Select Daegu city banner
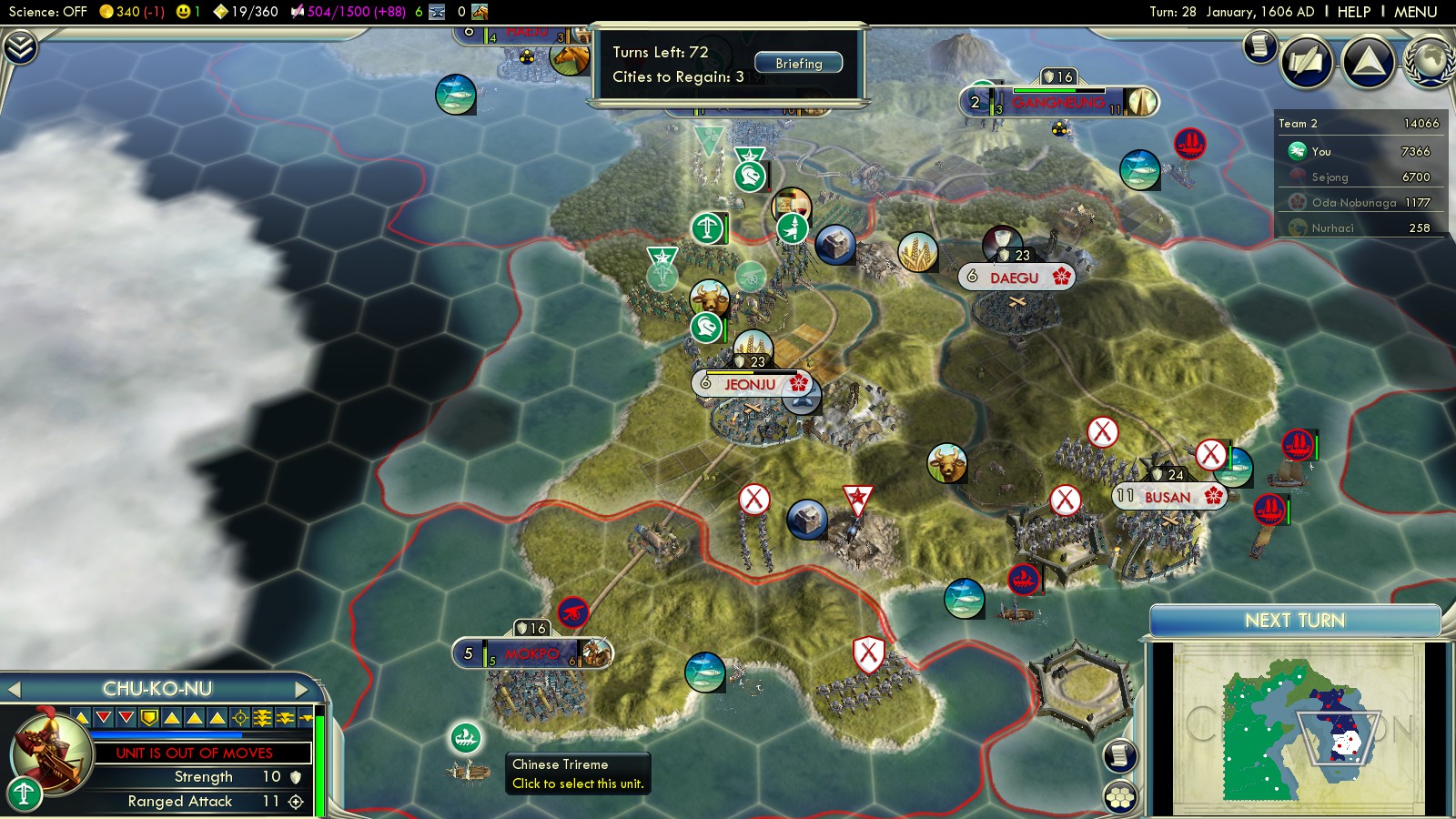This screenshot has height=819, width=1456. click(1016, 278)
